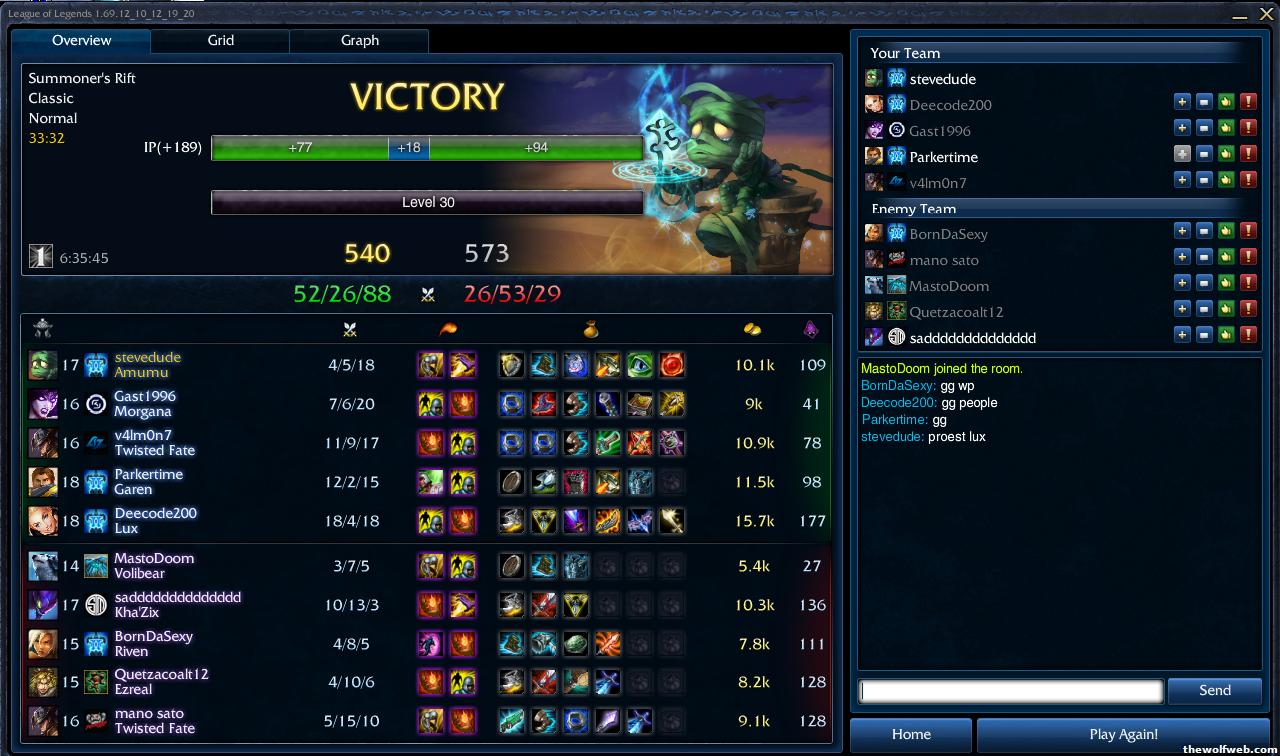The width and height of the screenshot is (1280, 756).
Task: Go to Home screen
Action: point(911,734)
